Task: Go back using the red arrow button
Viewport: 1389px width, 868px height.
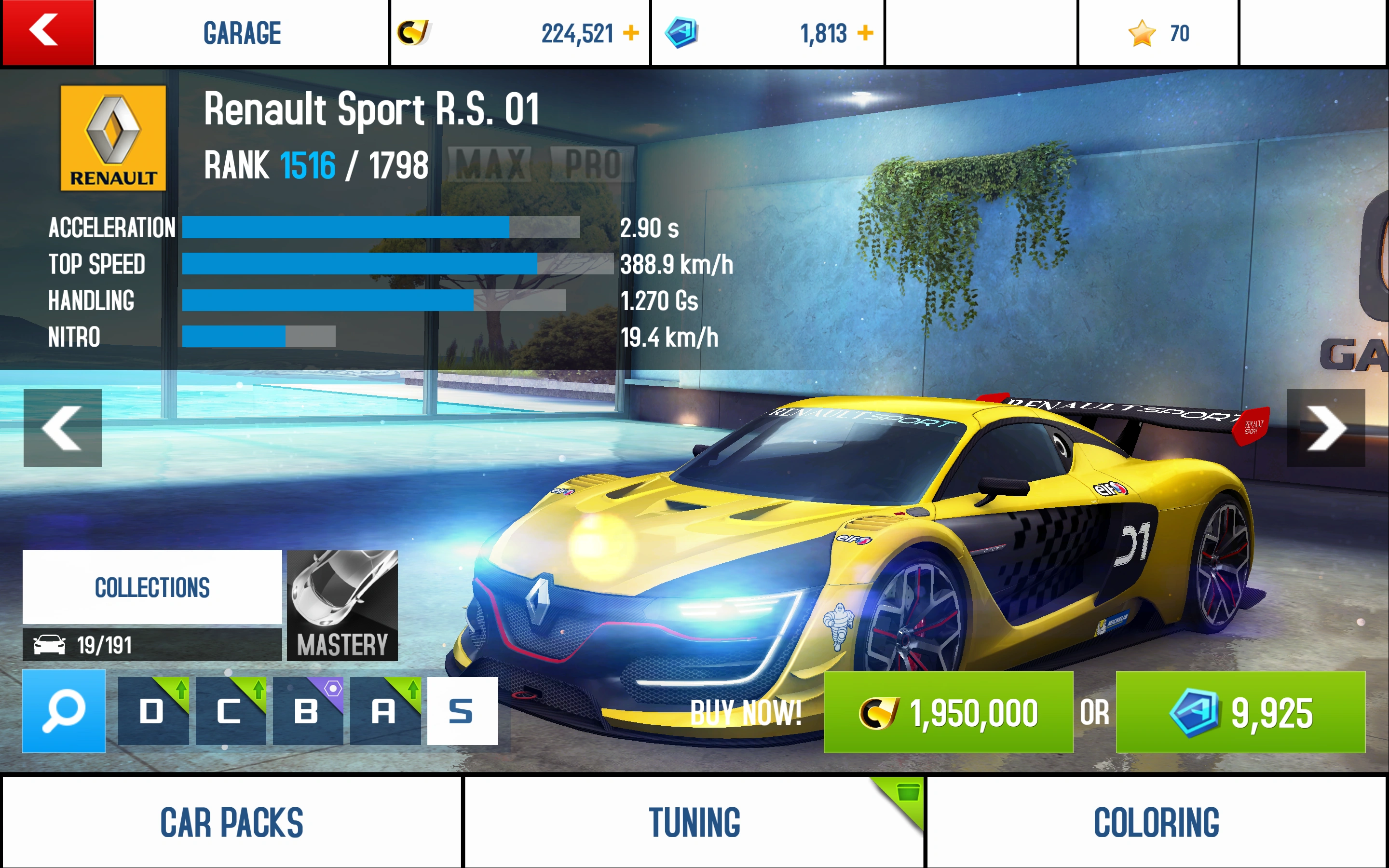Action: (47, 32)
